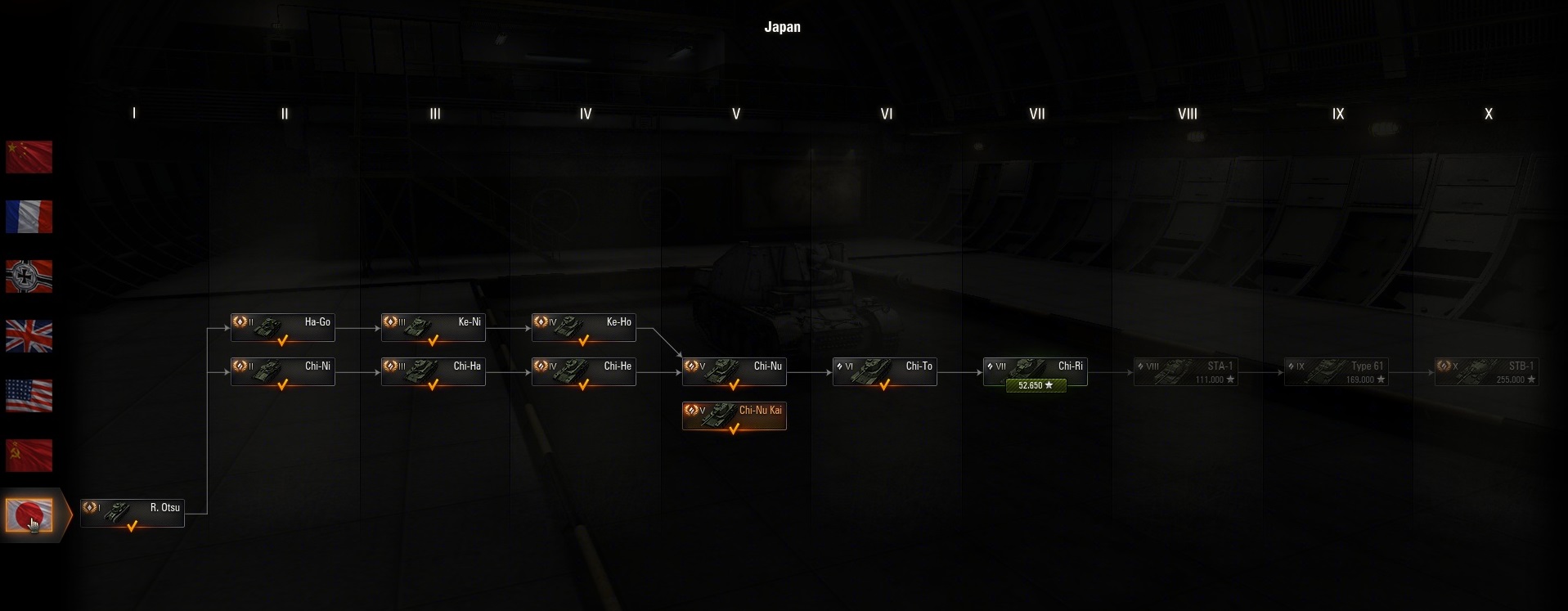Open the Chi-To tier VI tank

(885, 371)
